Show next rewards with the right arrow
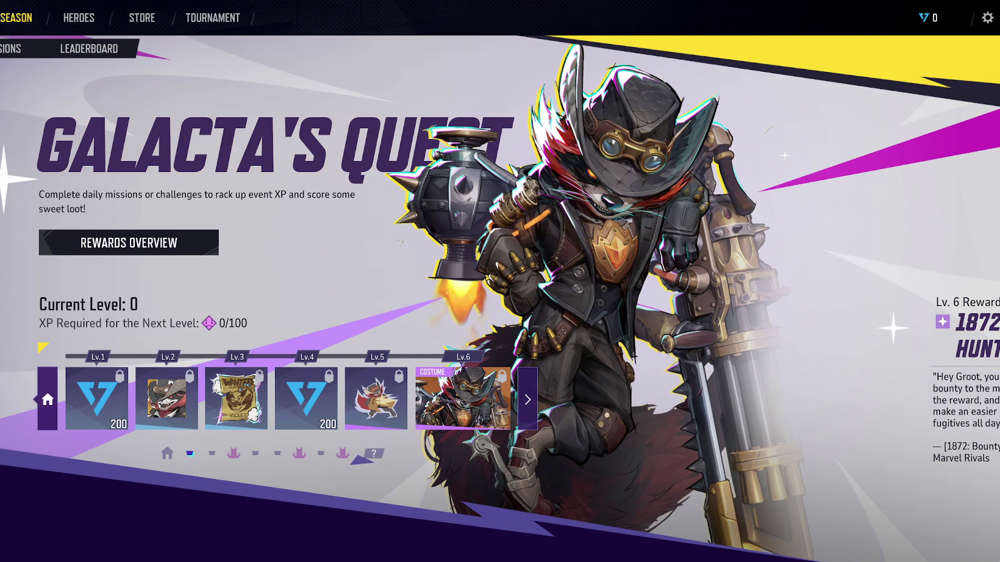This screenshot has width=1000, height=562. click(x=528, y=399)
